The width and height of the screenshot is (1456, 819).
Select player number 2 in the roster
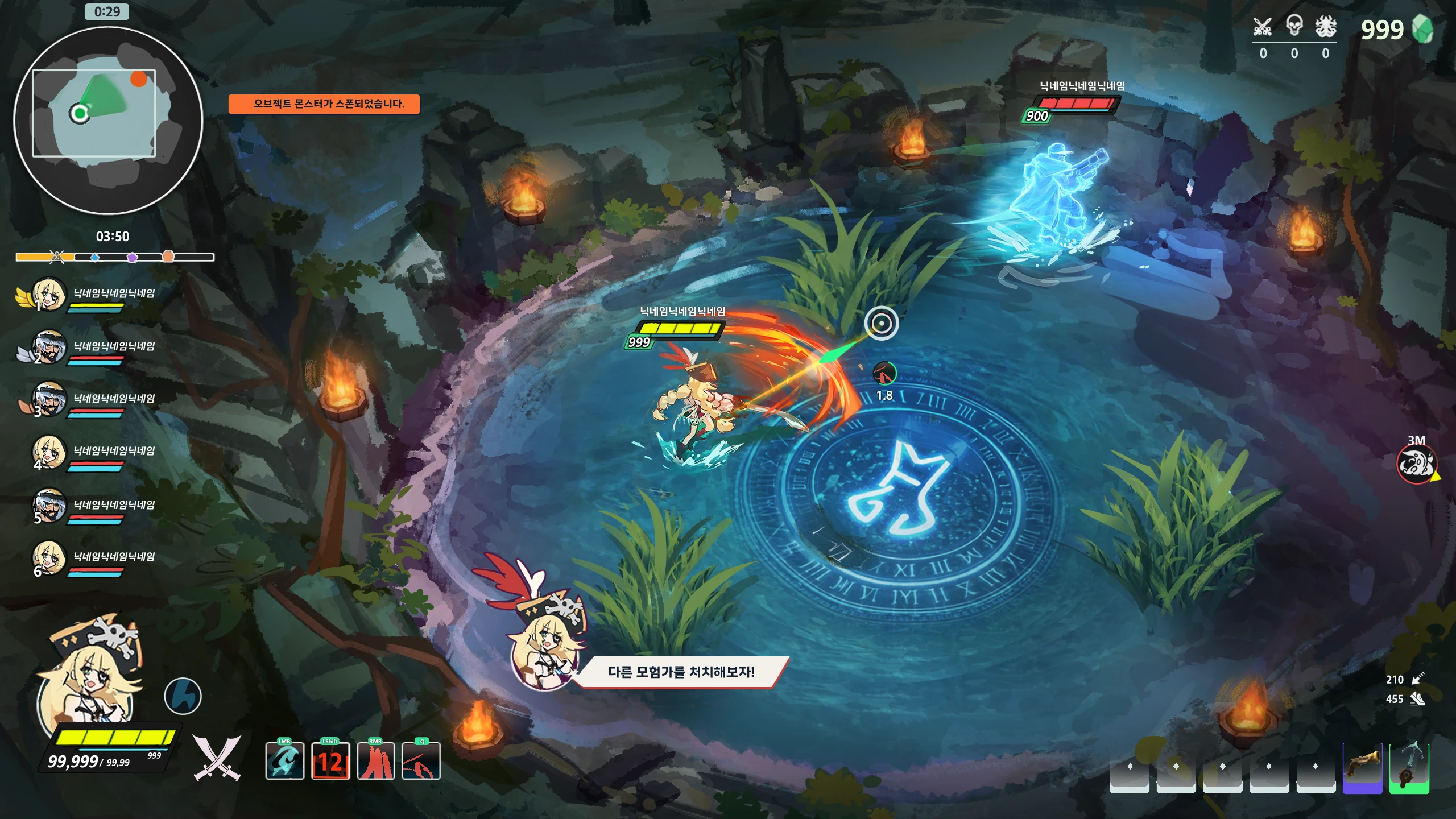pos(49,347)
